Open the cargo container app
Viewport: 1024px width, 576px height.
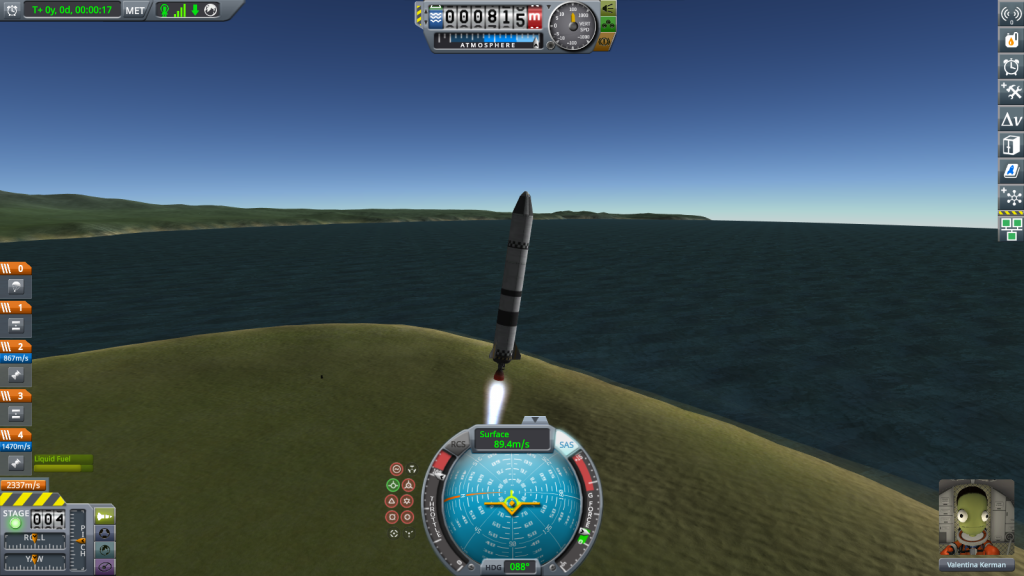click(x=1011, y=145)
